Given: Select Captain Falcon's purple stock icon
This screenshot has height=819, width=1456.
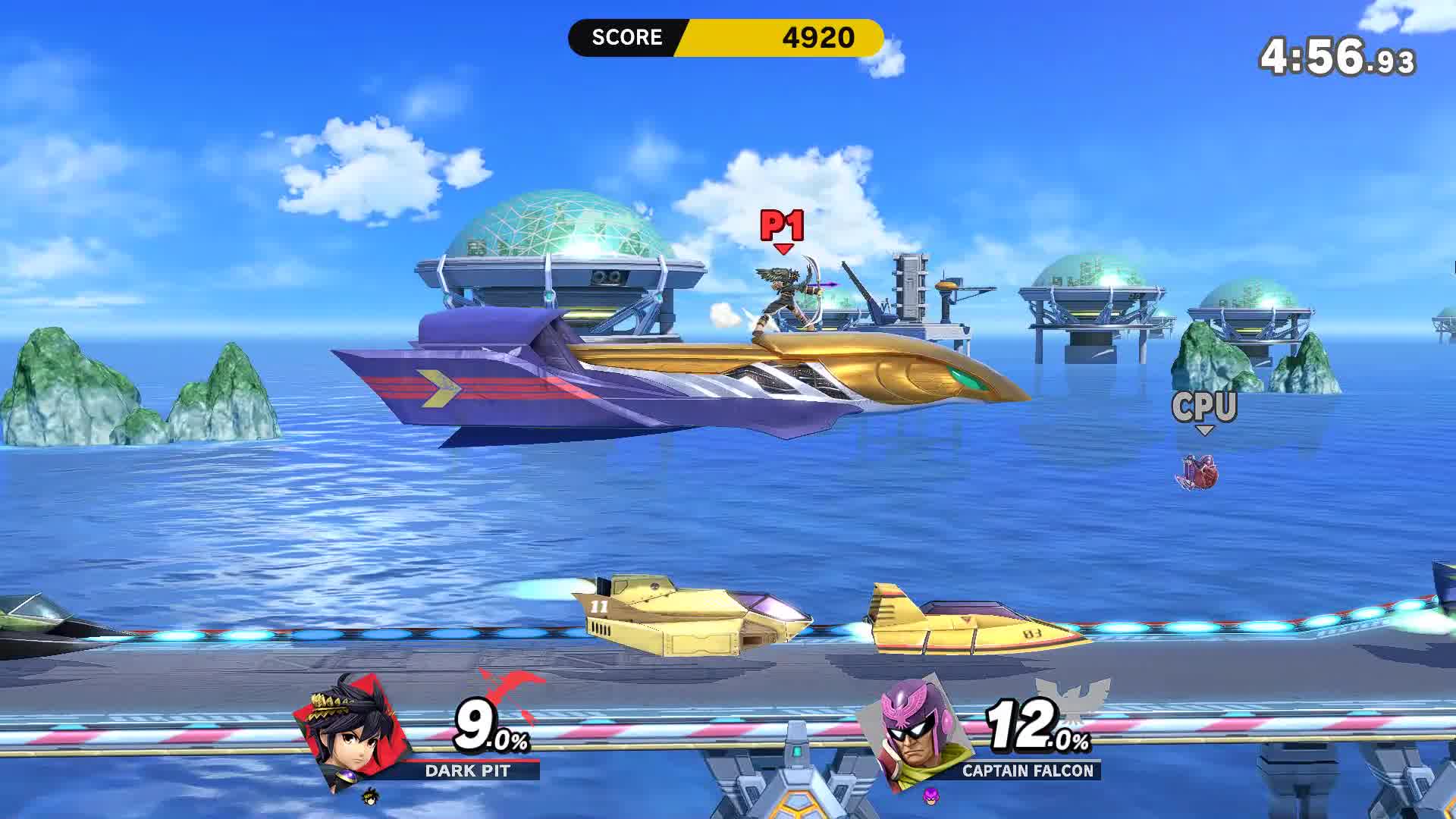Looking at the screenshot, I should tap(930, 796).
